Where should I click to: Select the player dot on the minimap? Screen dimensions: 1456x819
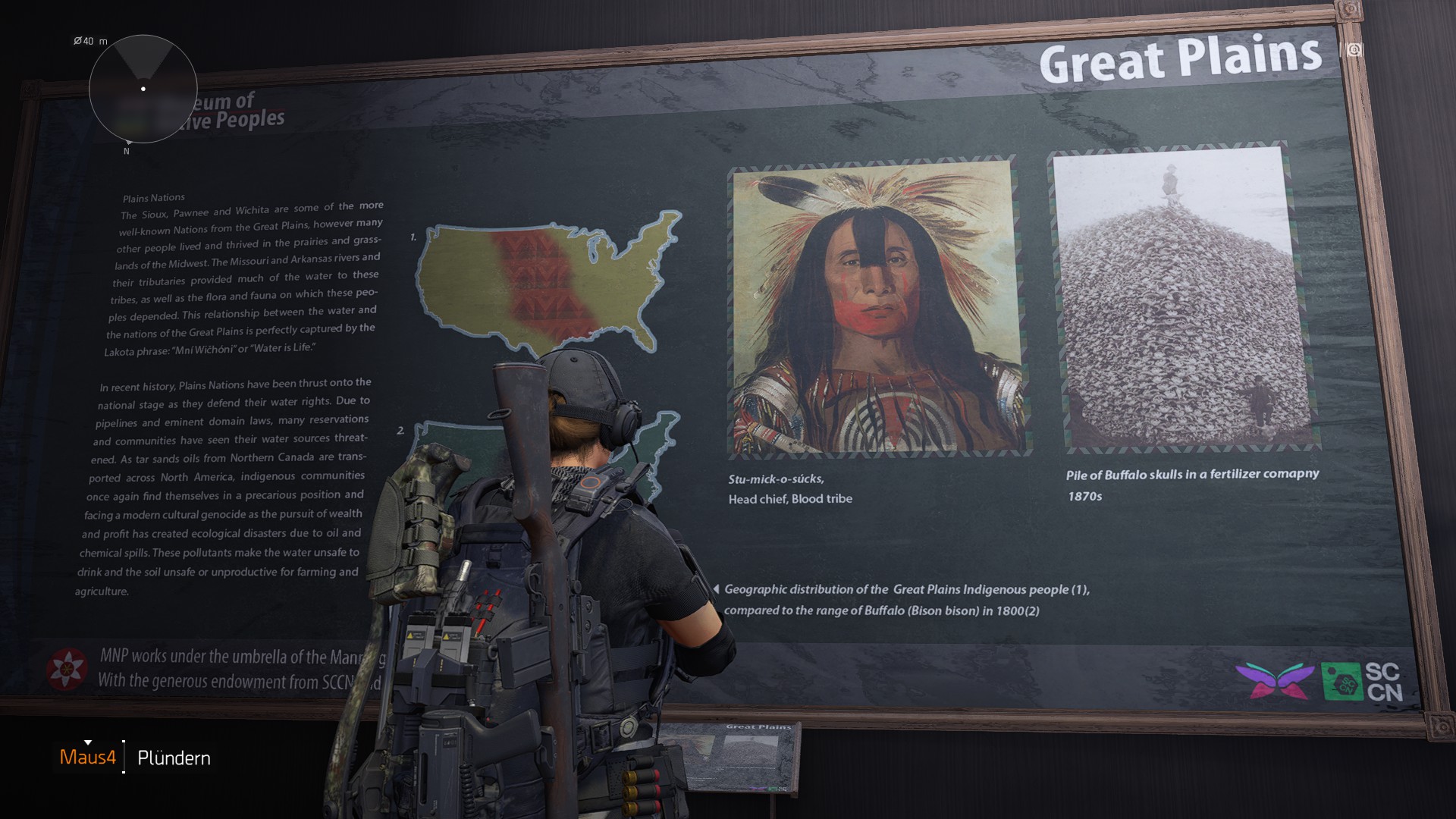(142, 88)
